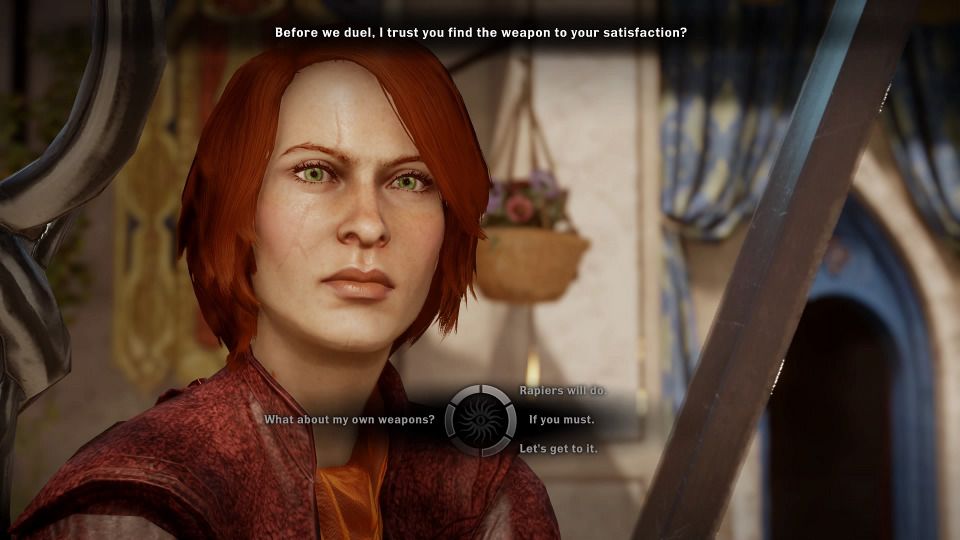This screenshot has height=540, width=960.
Task: Select the "If you must." response
Action: (x=561, y=420)
